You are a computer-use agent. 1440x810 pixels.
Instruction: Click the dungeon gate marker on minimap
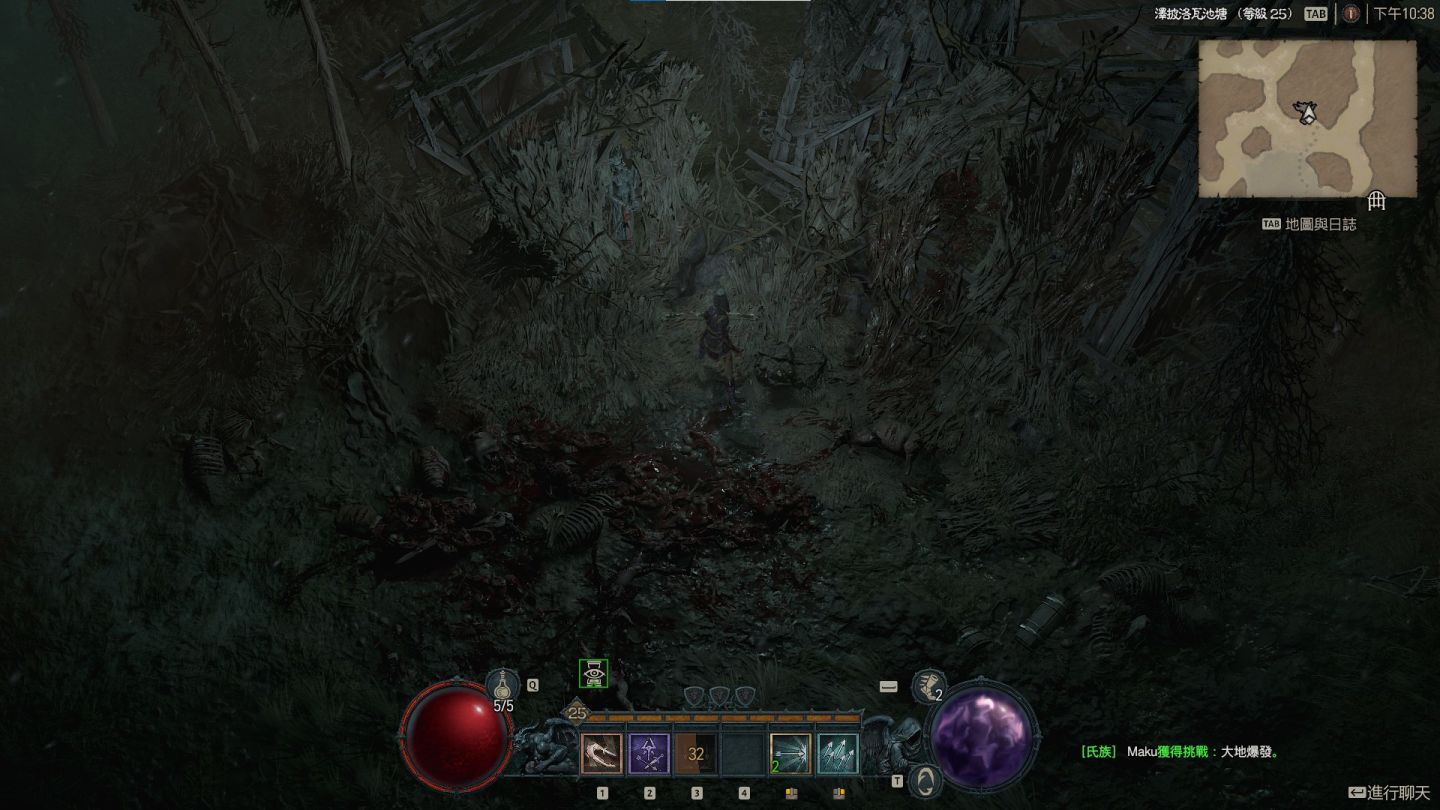[1376, 202]
